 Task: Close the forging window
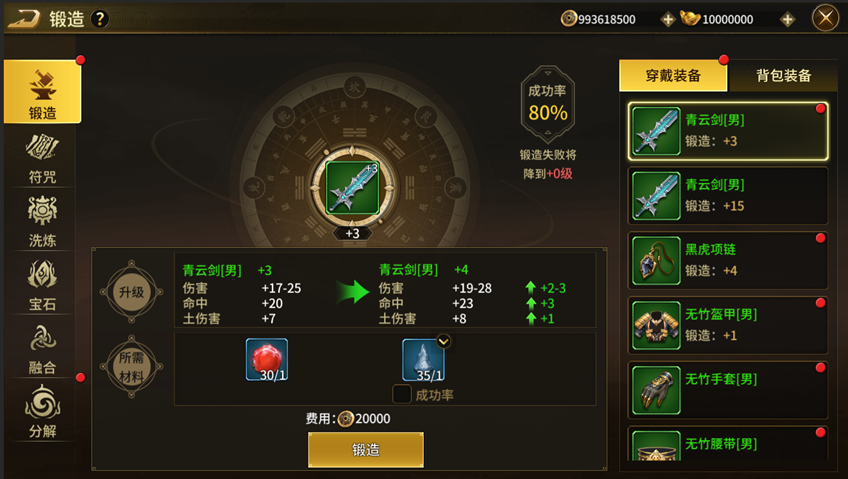click(825, 18)
